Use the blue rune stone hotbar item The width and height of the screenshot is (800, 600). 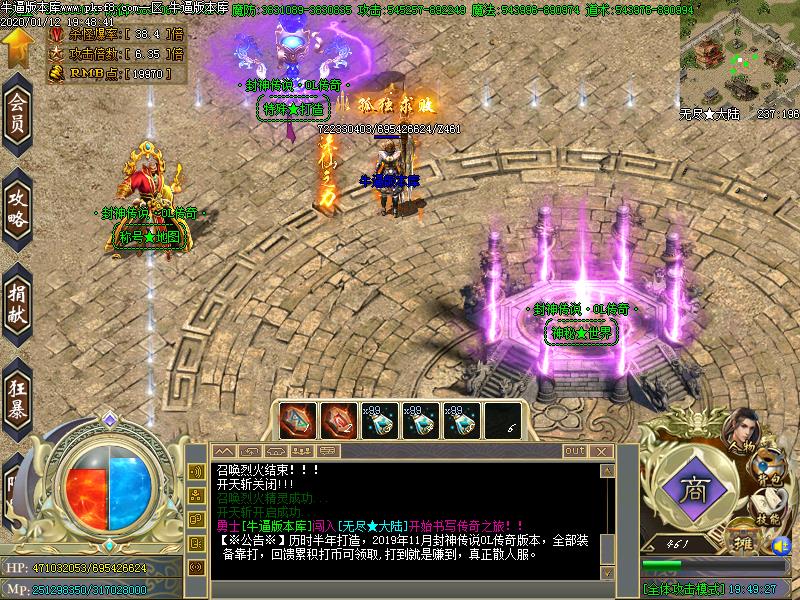coord(297,419)
